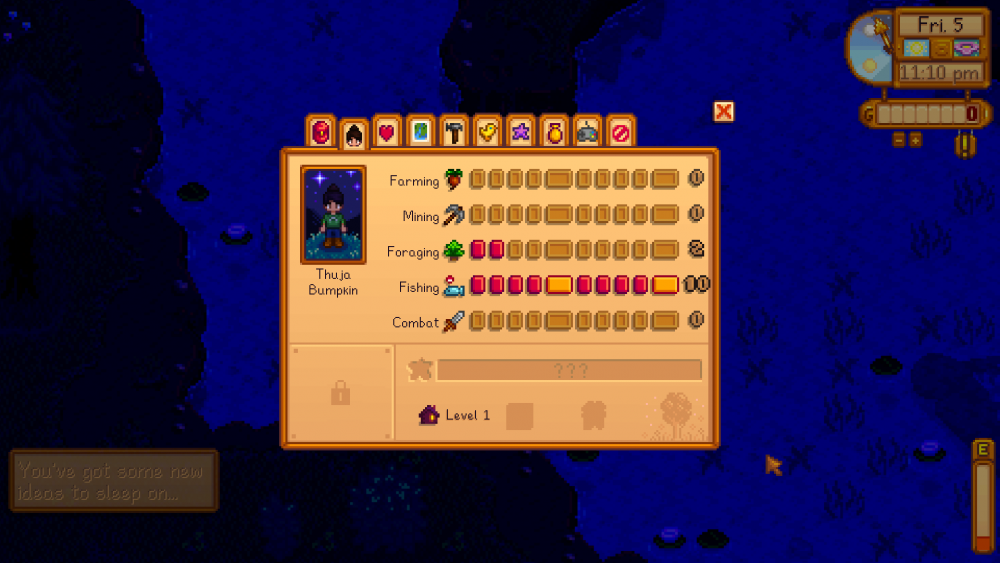This screenshot has height=563, width=1000.
Task: Switch to the Options gamepad tab
Action: click(587, 132)
